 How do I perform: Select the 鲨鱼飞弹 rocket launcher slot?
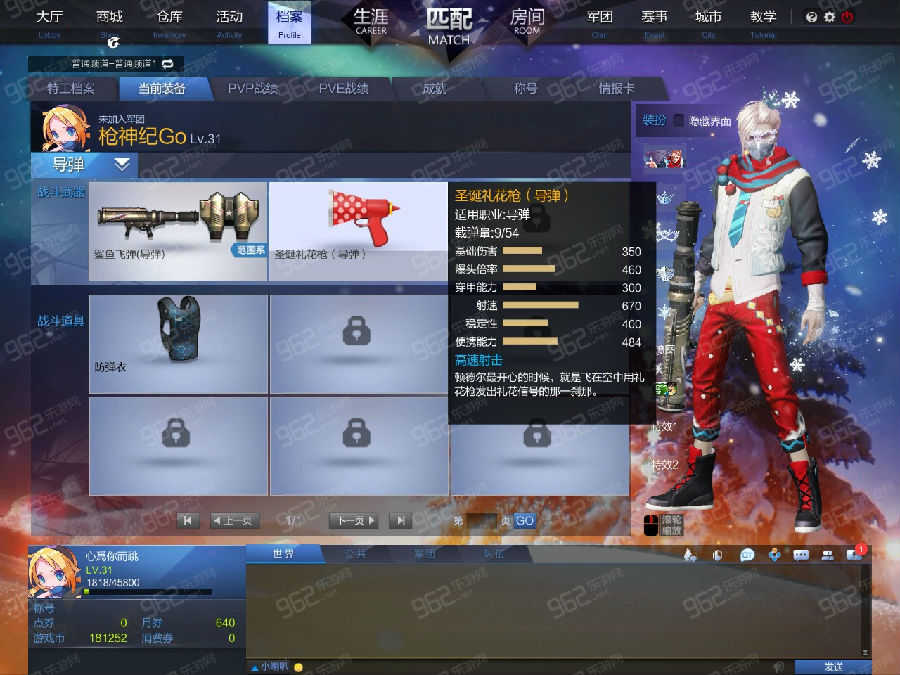tap(179, 230)
